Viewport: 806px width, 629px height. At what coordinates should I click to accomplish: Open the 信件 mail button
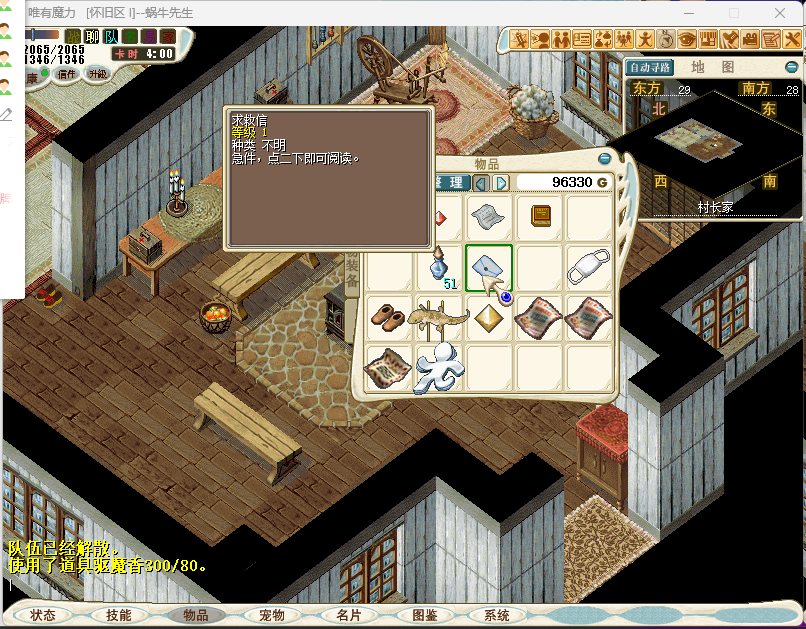[x=67, y=73]
